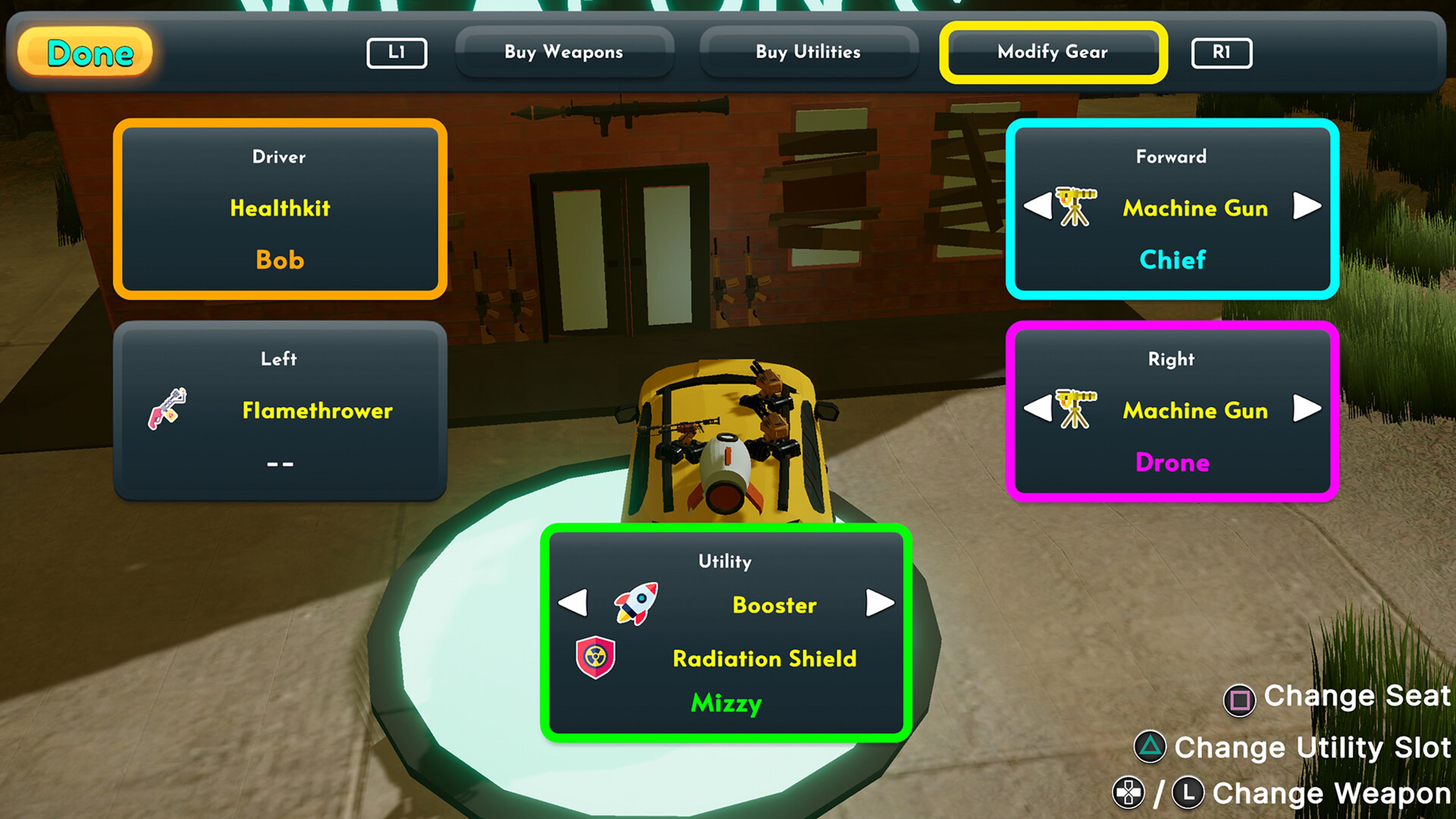Open the Buy Utilities tab
1456x819 pixels.
pos(808,52)
